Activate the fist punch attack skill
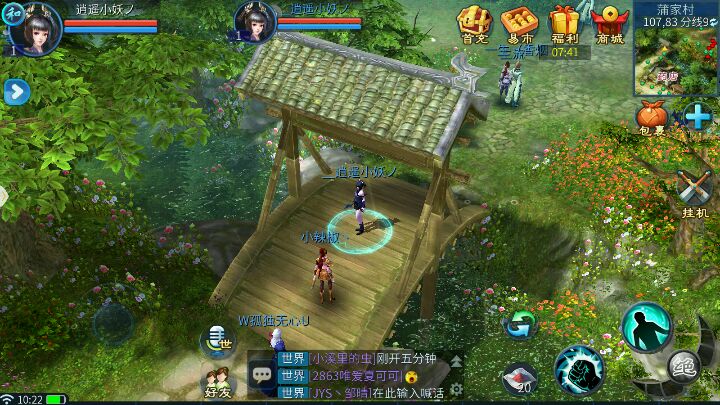Image resolution: width=720 pixels, height=405 pixels. pos(578,369)
